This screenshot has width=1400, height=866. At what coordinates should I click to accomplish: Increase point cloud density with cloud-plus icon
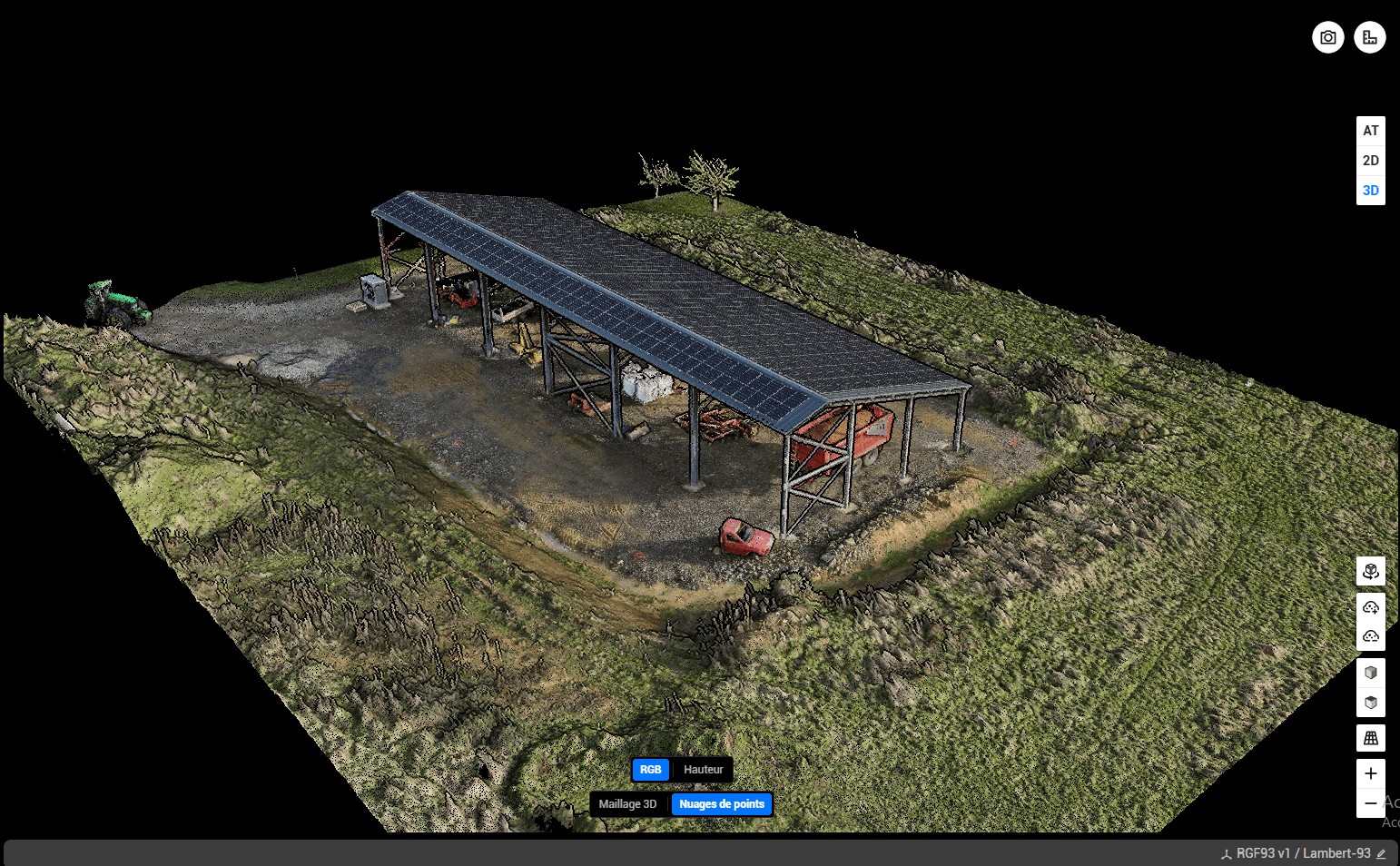pos(1370,606)
